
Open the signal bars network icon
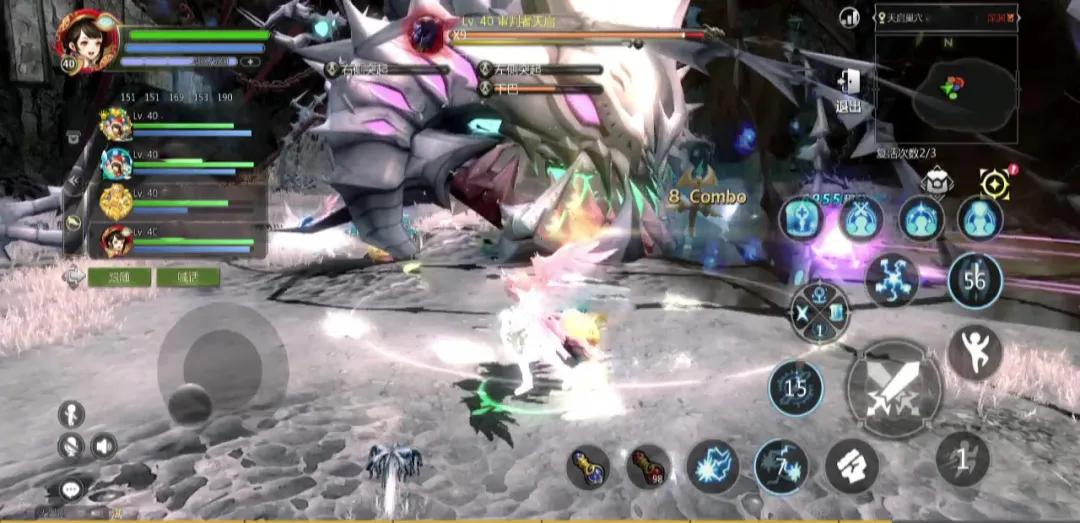tap(850, 17)
